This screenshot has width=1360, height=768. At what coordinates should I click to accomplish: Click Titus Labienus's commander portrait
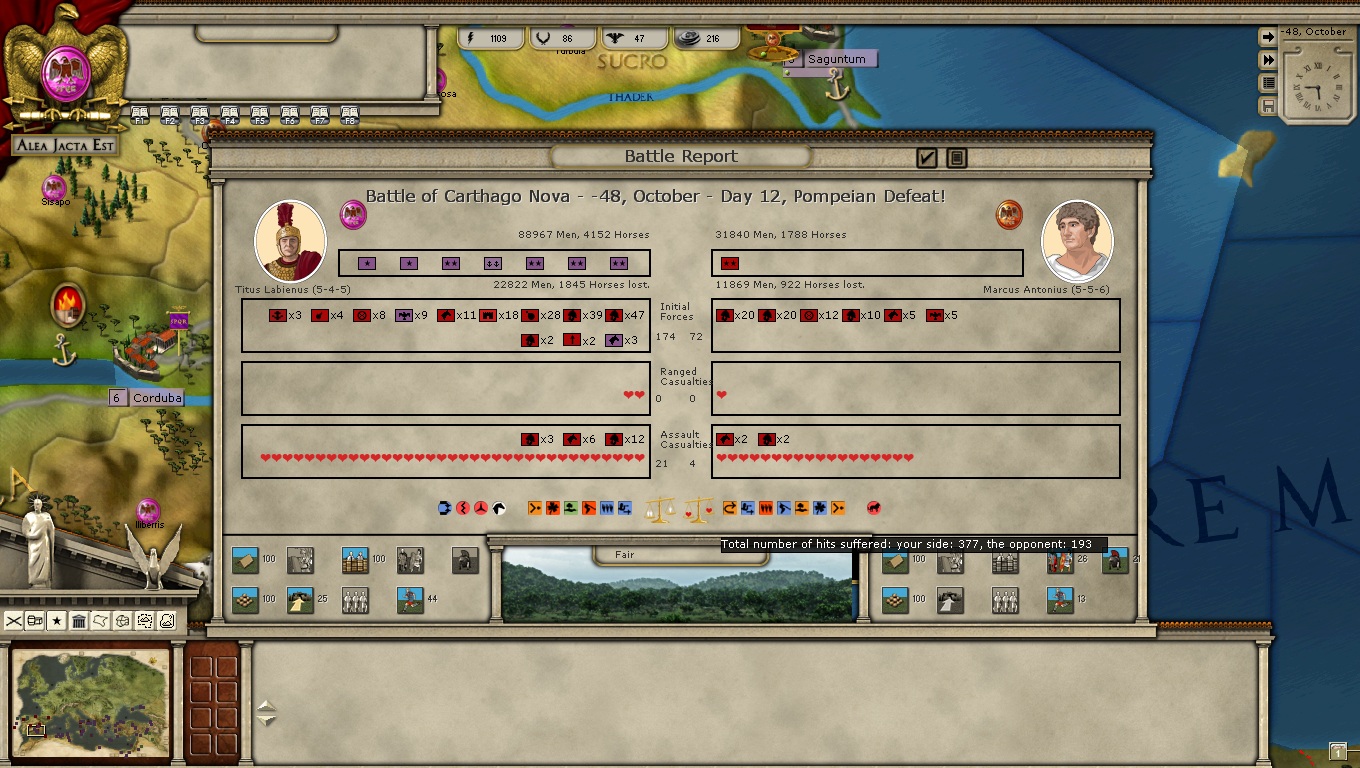coord(290,241)
